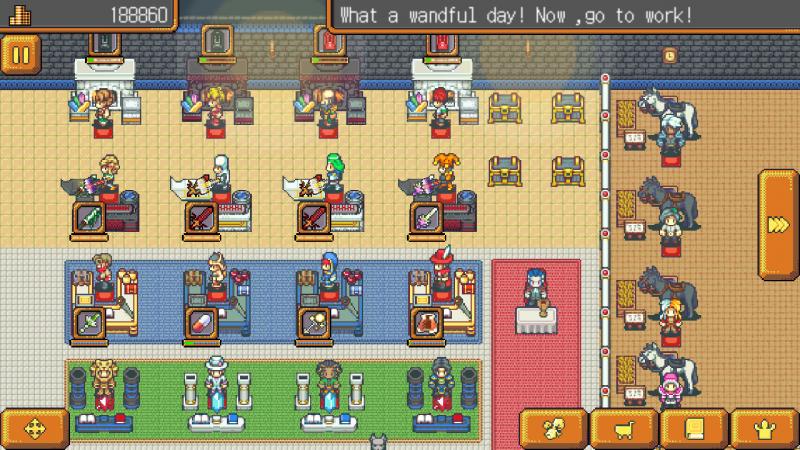Select the orange pouch crafting icon
Screen dimensions: 800x450
pos(425,322)
